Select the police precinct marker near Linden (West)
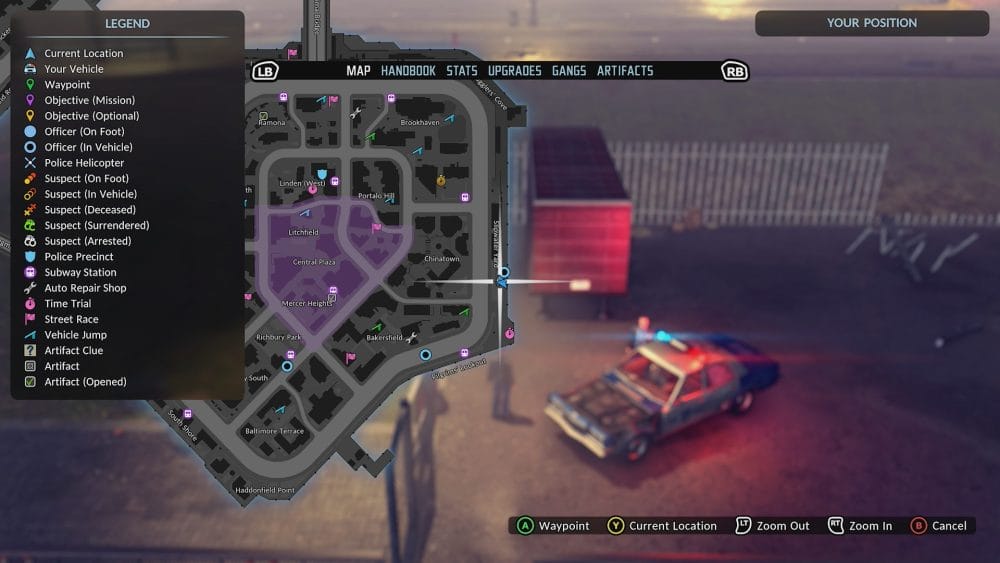The width and height of the screenshot is (1000, 563). 321,174
